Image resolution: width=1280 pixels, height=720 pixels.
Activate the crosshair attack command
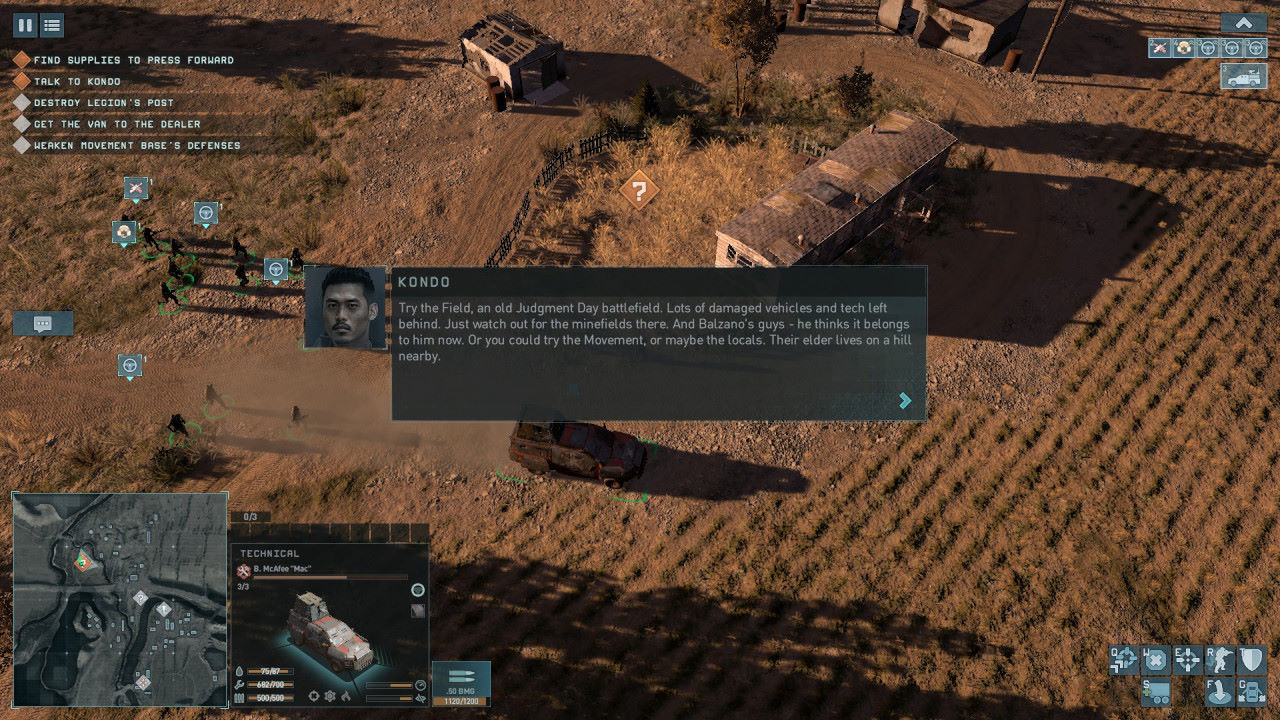pyautogui.click(x=1187, y=659)
